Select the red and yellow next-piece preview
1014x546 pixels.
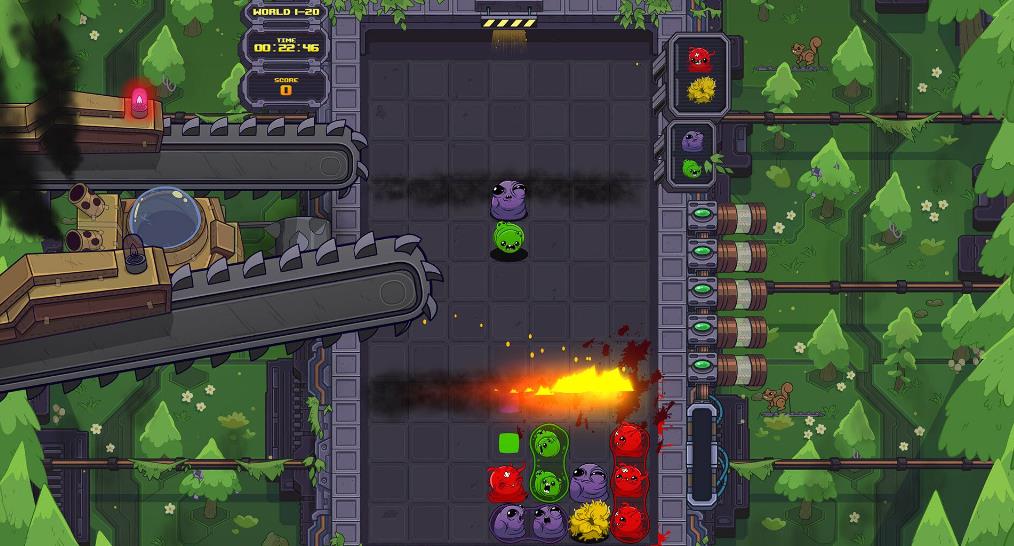[699, 75]
